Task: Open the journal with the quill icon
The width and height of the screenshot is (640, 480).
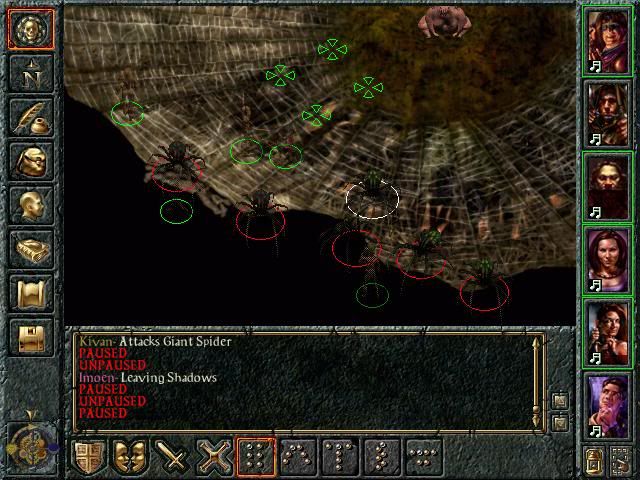Action: 29,117
